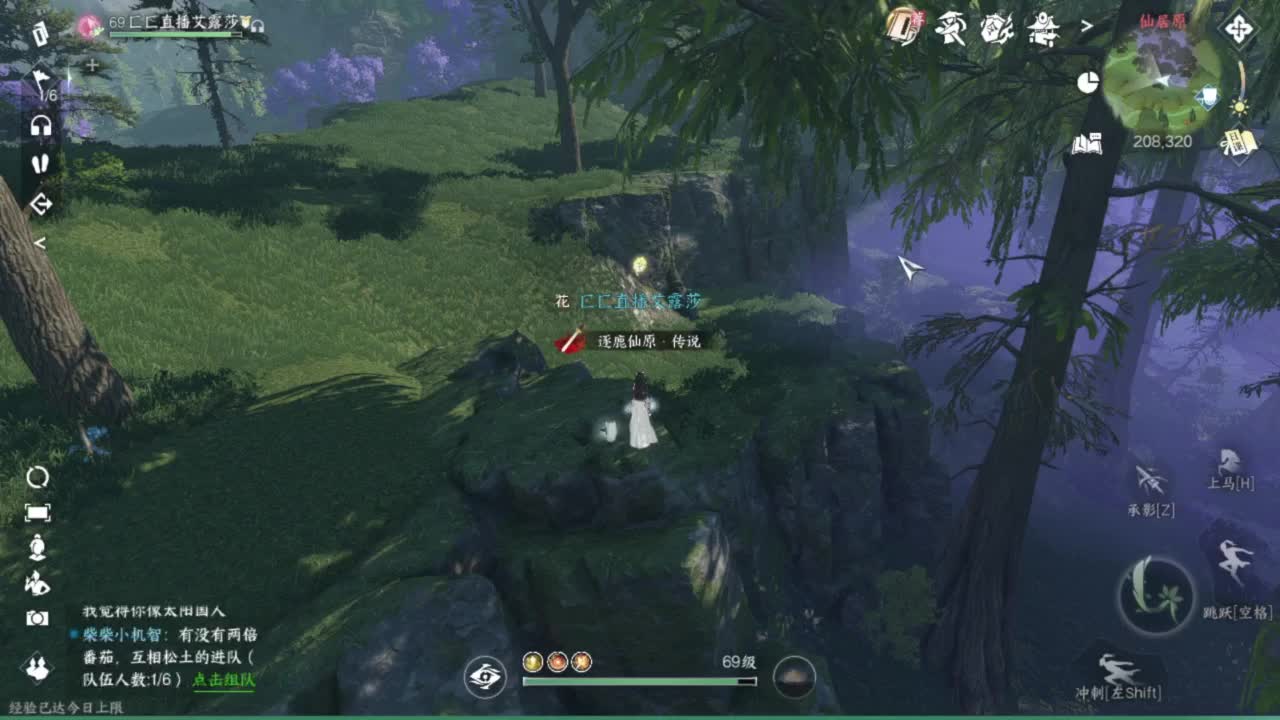This screenshot has width=1280, height=720.
Task: Open the codex book icon below the clock
Action: [1087, 142]
